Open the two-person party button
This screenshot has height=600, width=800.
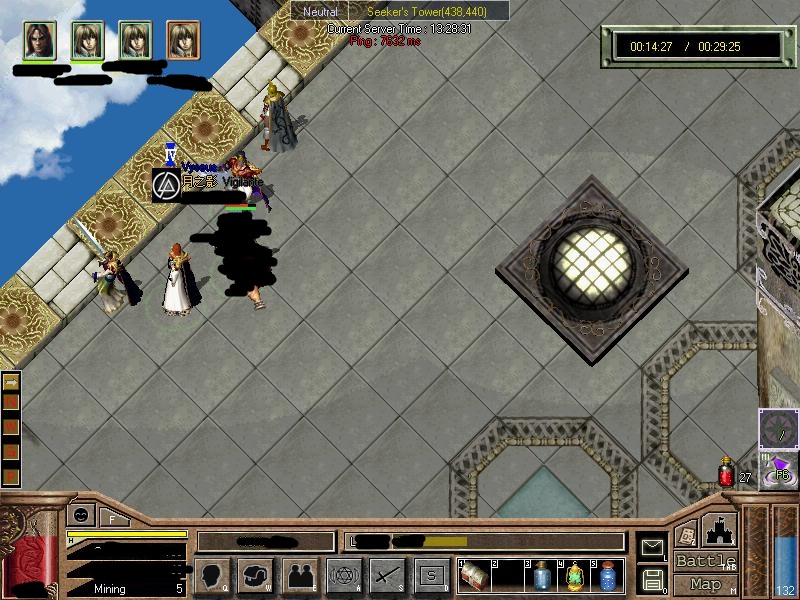[x=299, y=575]
